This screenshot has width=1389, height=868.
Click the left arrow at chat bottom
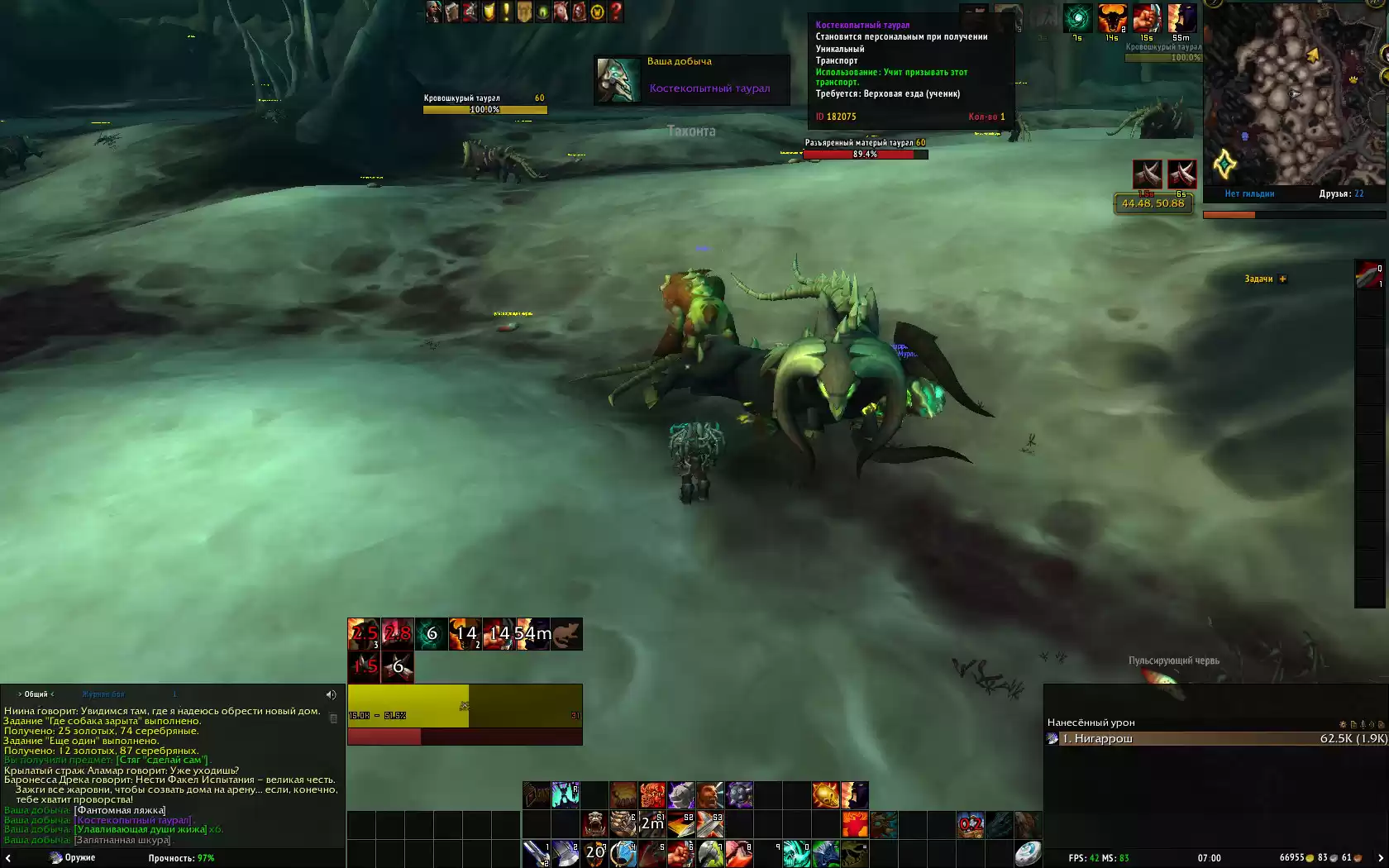[7, 860]
